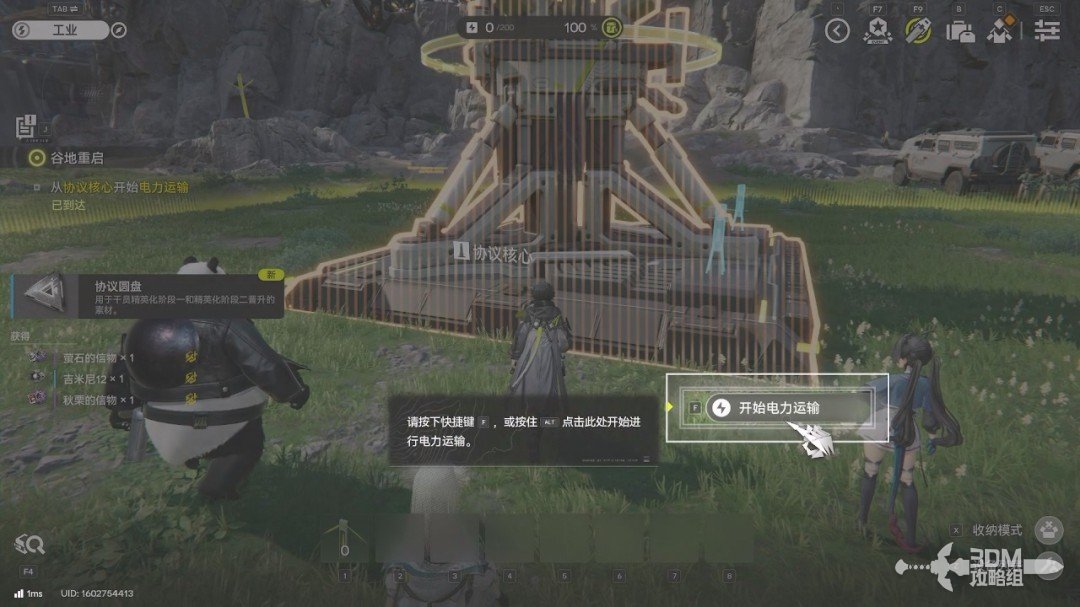Click the left-arrow collapse circle icon
This screenshot has width=1080, height=607.
tap(837, 31)
